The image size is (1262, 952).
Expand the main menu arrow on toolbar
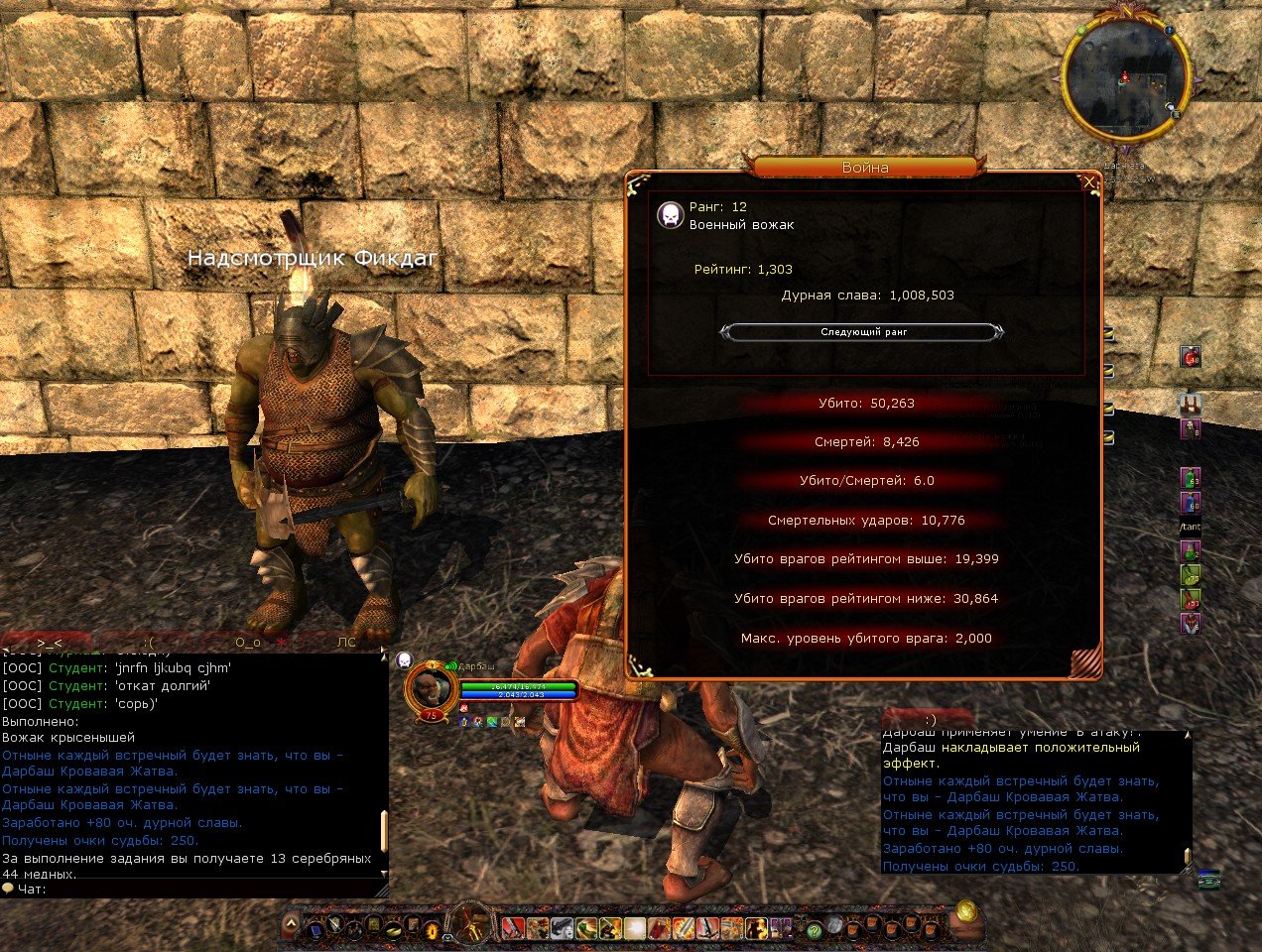tap(291, 923)
